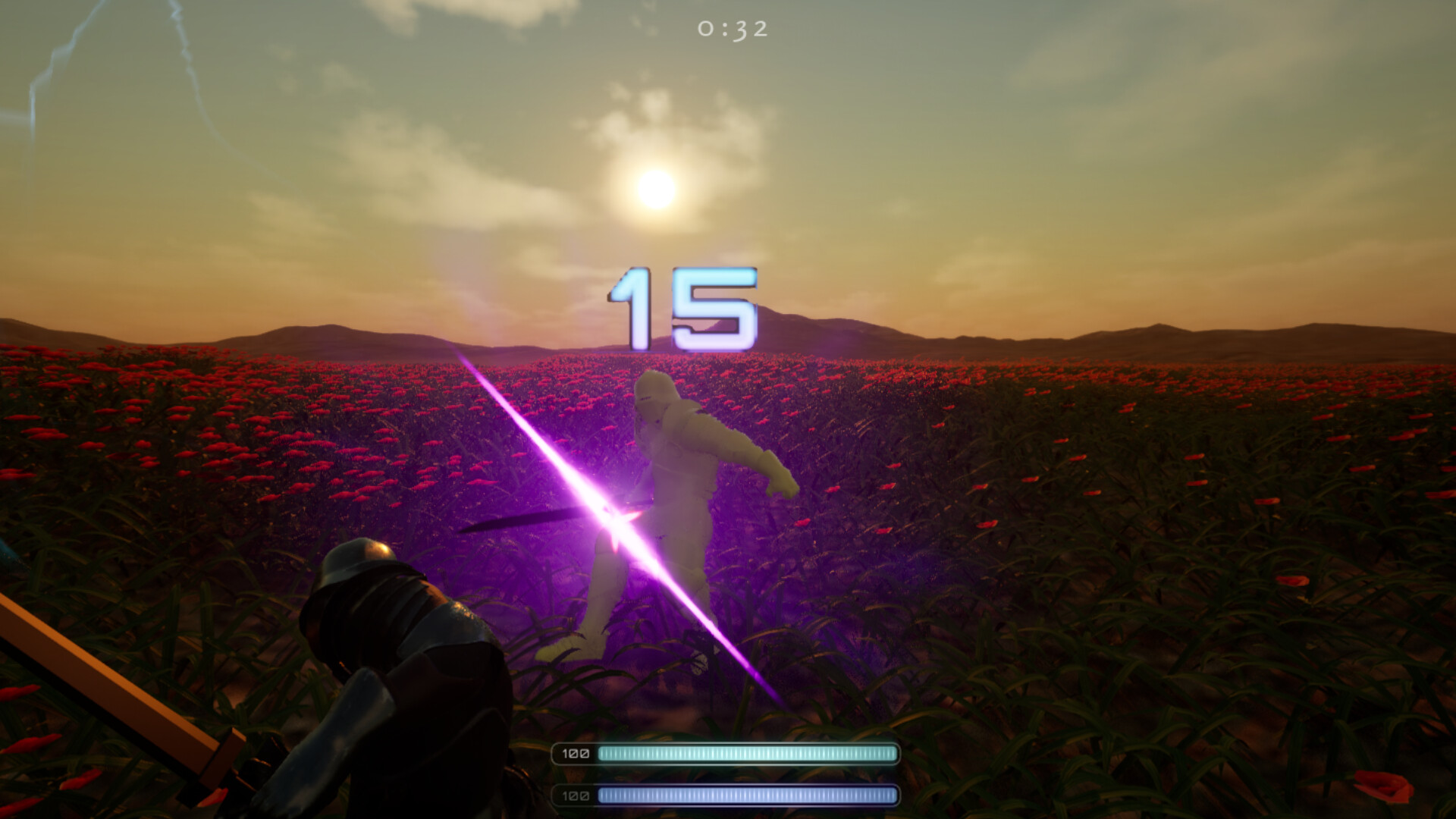This screenshot has width=1456, height=819.
Task: Select the 100 label on the upper bar
Action: [x=576, y=755]
